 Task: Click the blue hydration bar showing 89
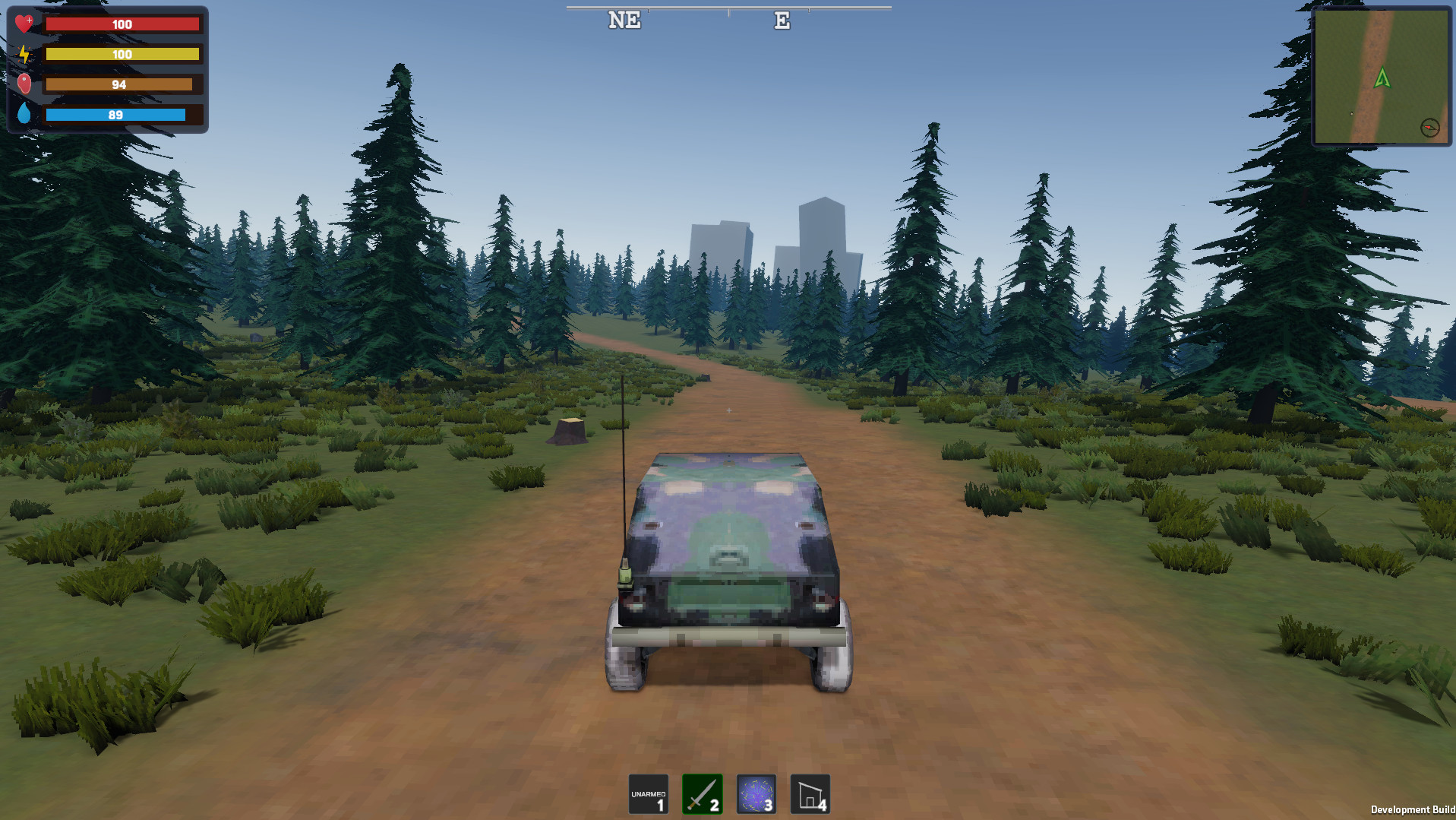pyautogui.click(x=115, y=115)
